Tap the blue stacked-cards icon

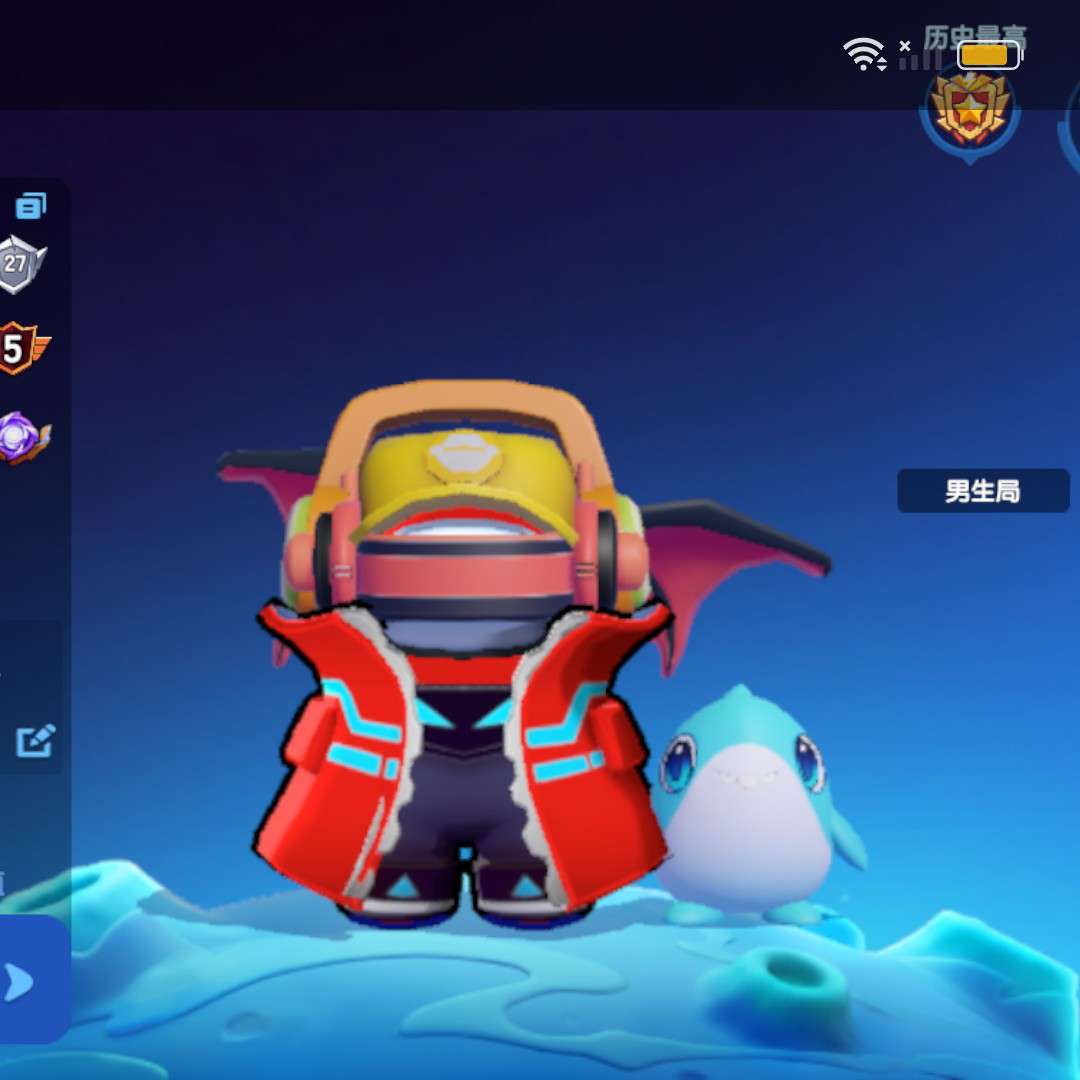[x=31, y=207]
